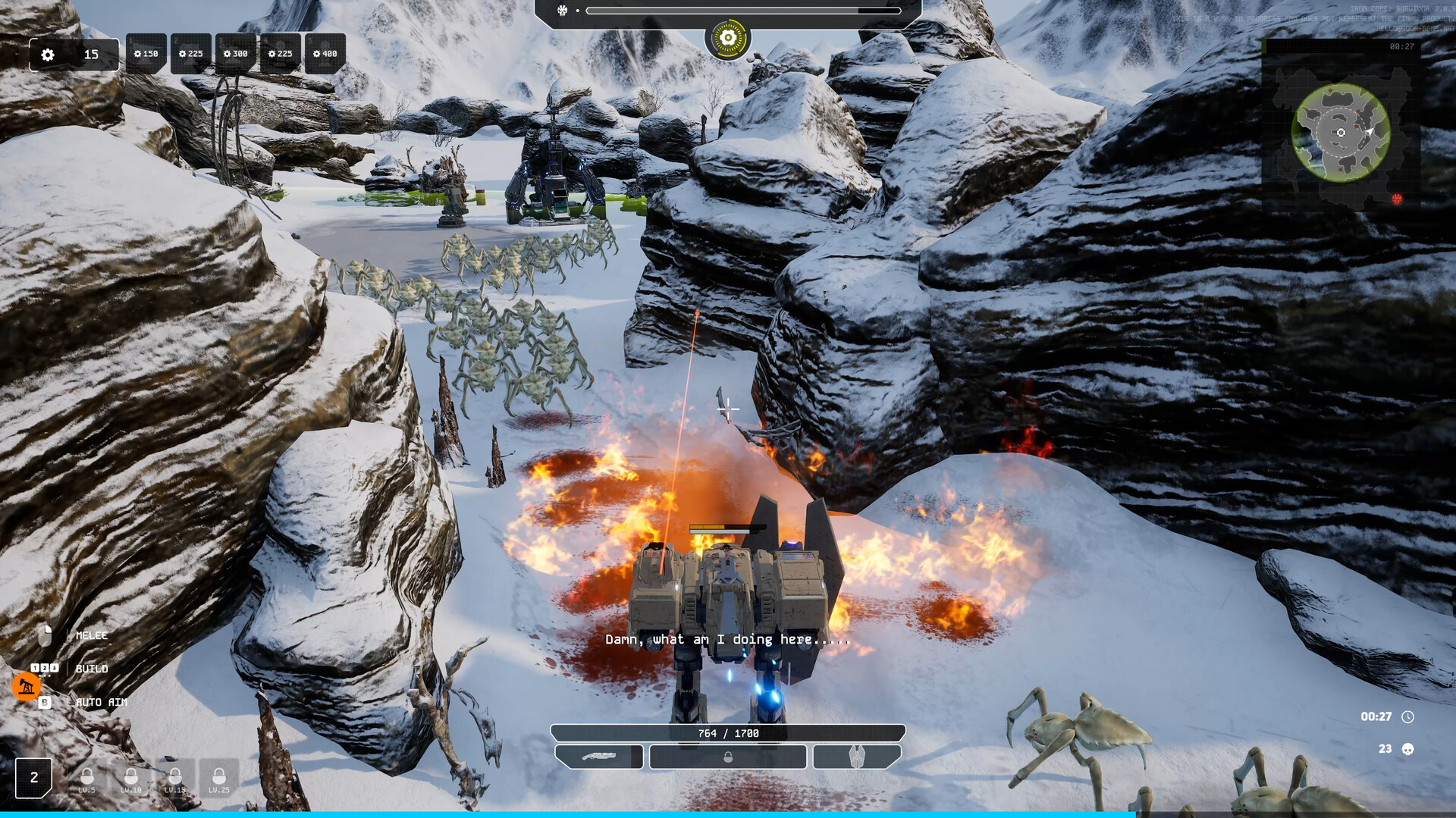Pick the 300-cost build slot
This screenshot has width=1456, height=818.
tap(235, 54)
